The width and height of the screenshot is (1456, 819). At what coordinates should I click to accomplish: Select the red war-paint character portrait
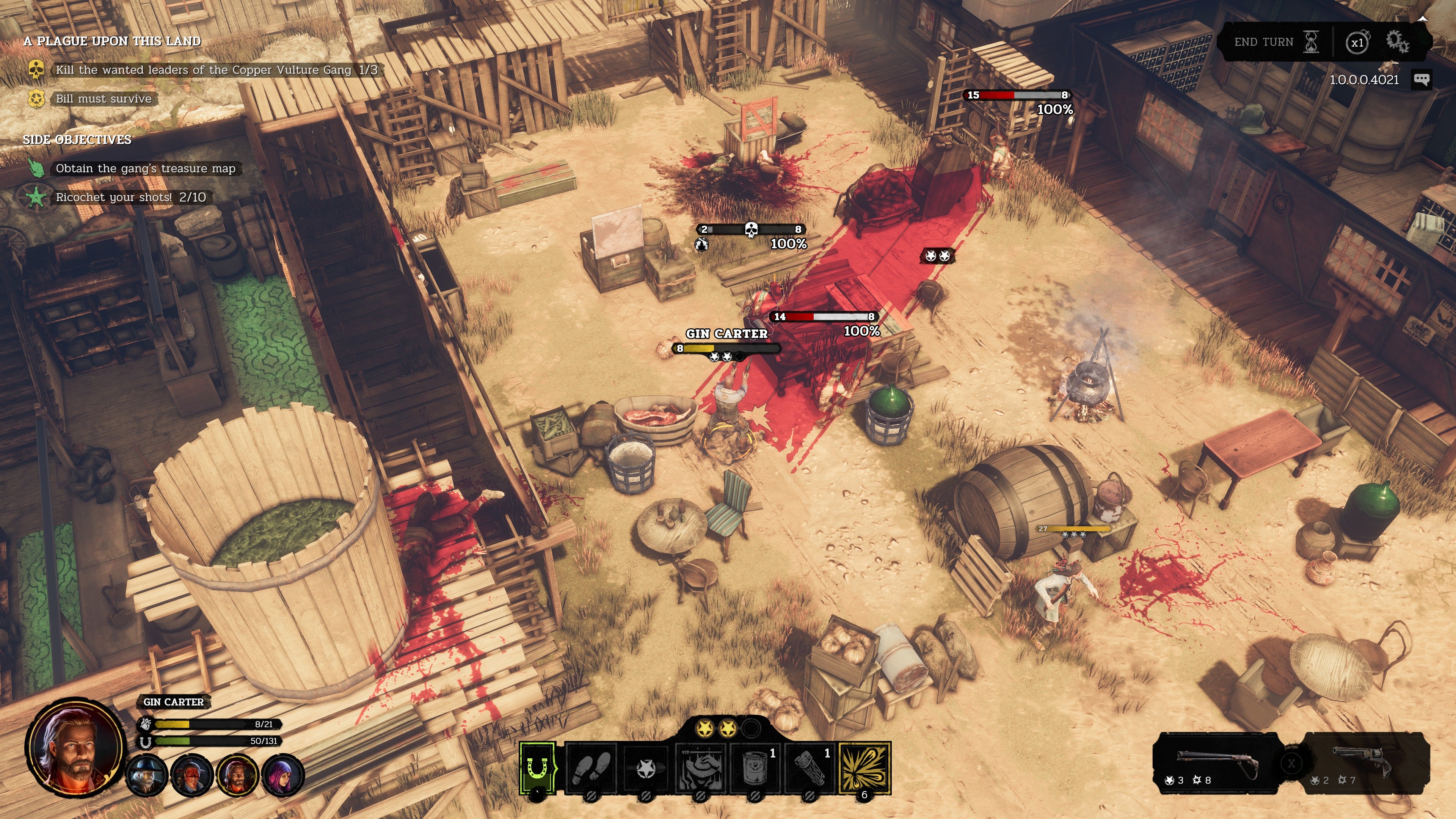point(191,775)
